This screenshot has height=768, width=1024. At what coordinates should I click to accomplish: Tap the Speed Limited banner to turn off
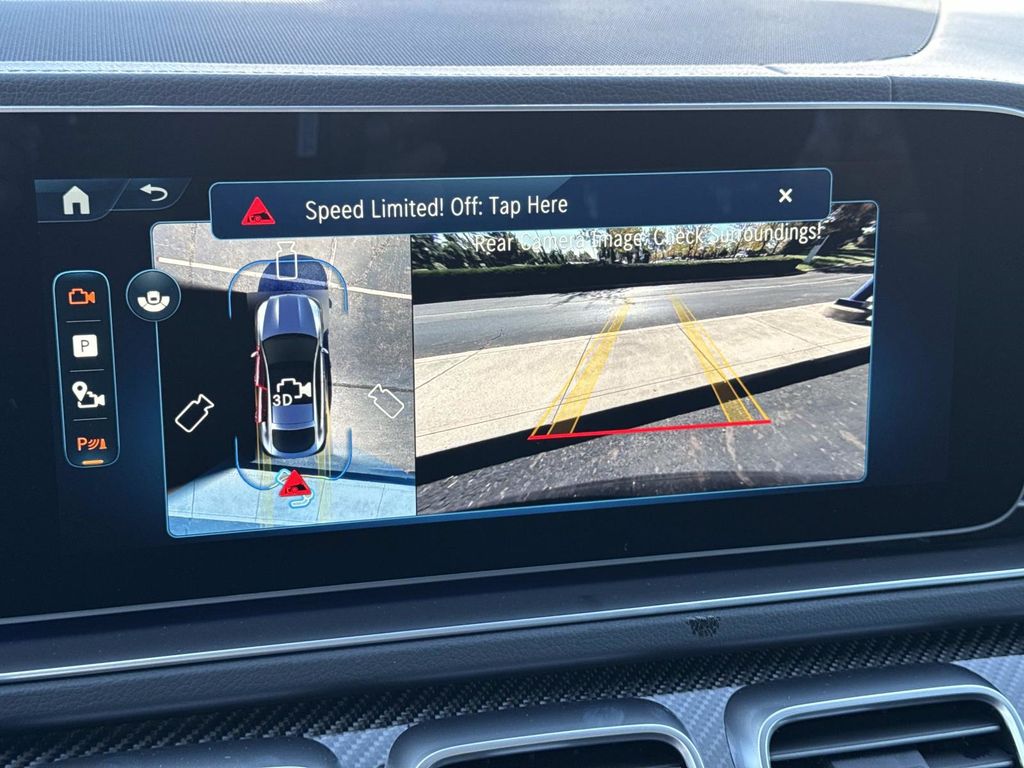click(x=436, y=209)
